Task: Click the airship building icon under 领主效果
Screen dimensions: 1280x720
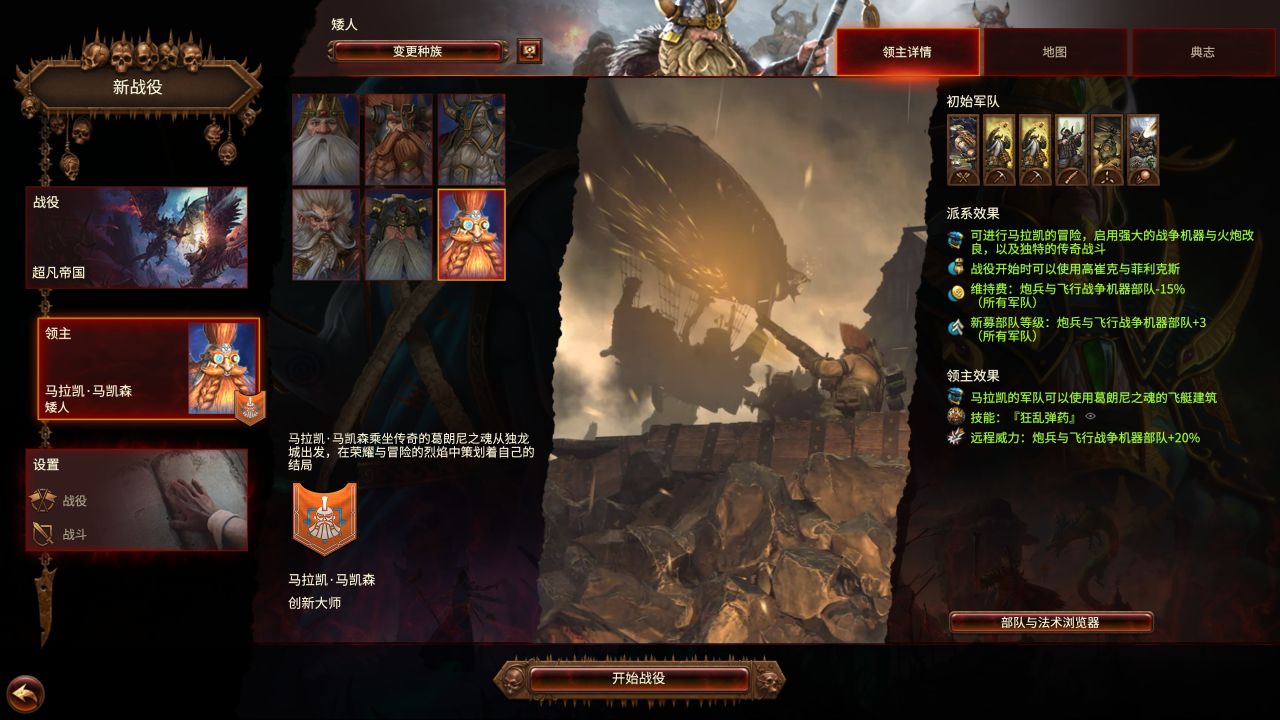Action: pos(955,395)
